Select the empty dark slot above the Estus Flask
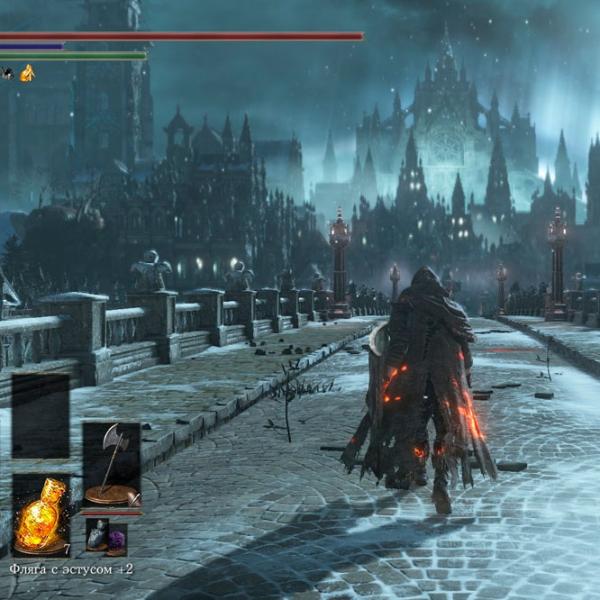The height and width of the screenshot is (600, 600). 41,416
